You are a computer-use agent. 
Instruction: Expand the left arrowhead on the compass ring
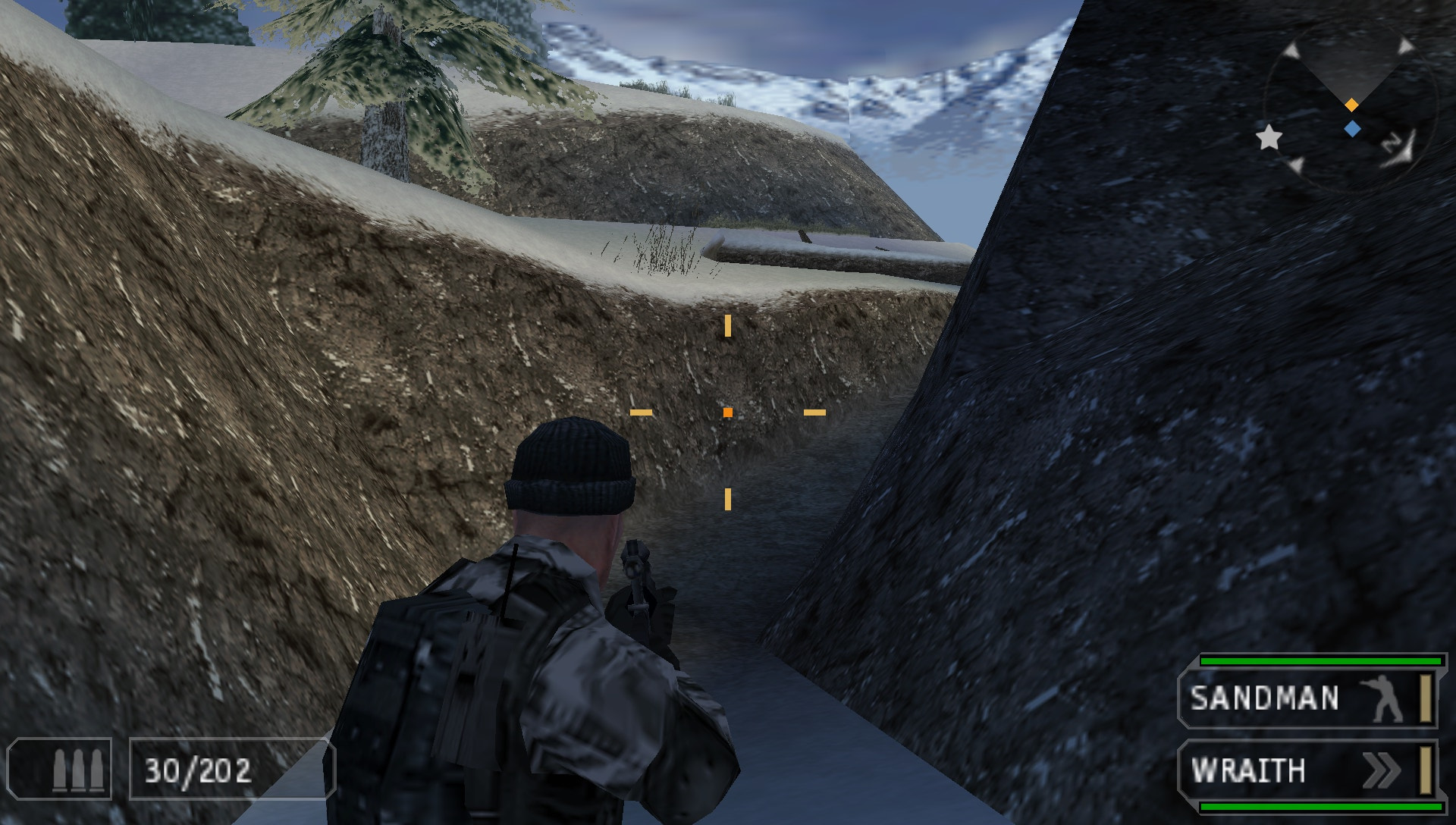1291,50
